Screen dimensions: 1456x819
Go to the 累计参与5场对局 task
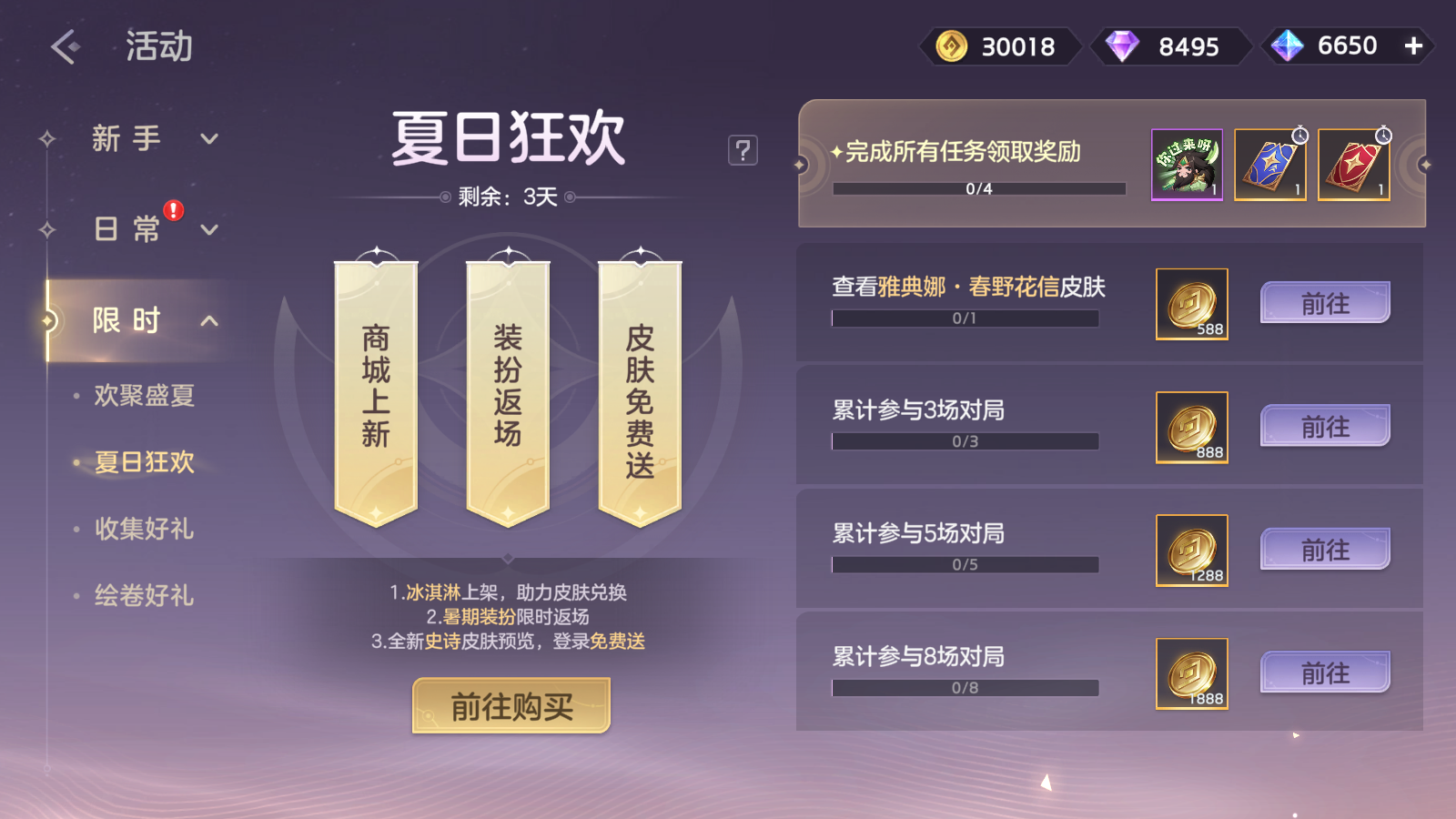click(x=1325, y=550)
